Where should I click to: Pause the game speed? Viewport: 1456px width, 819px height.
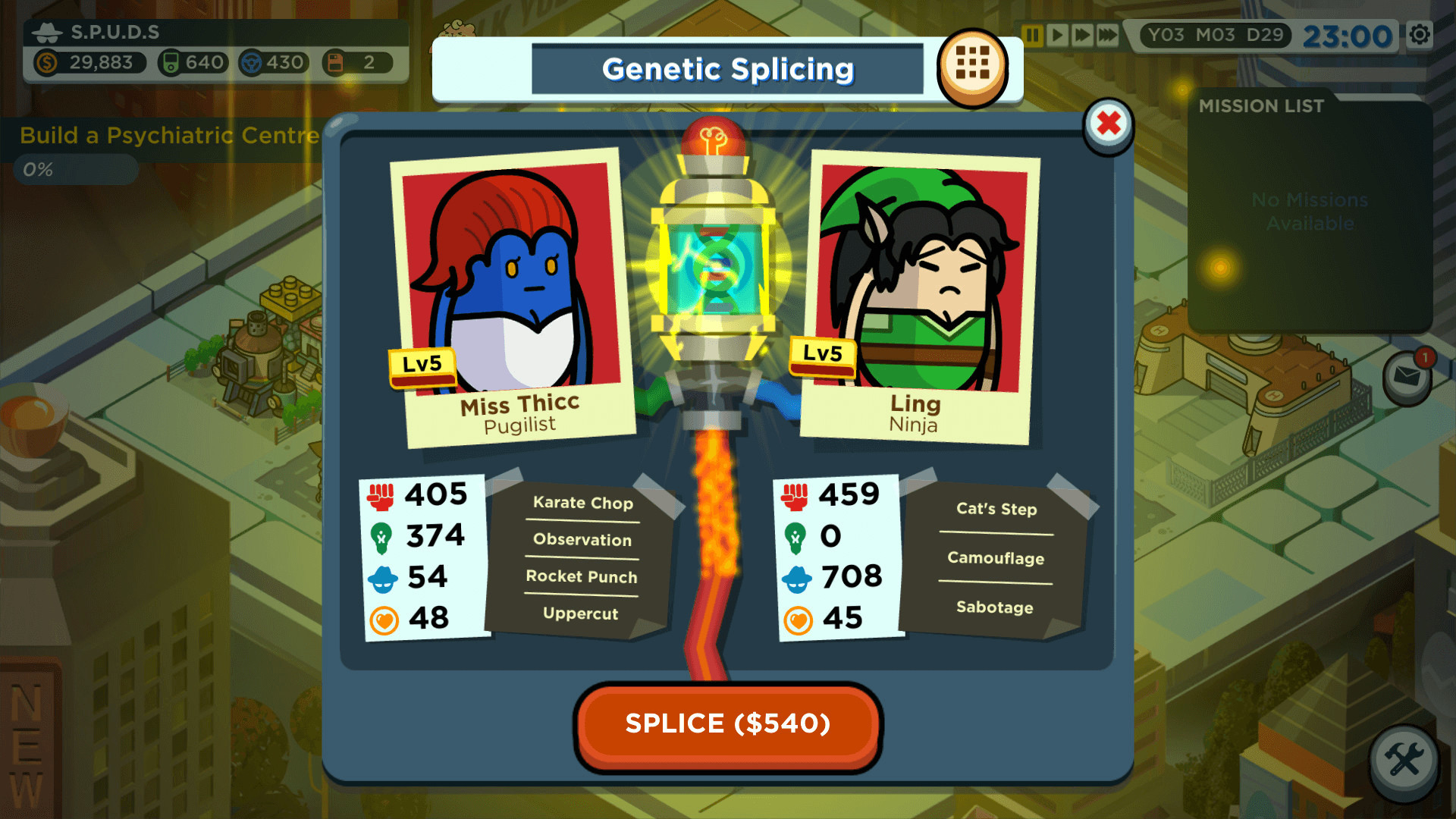click(x=1034, y=34)
